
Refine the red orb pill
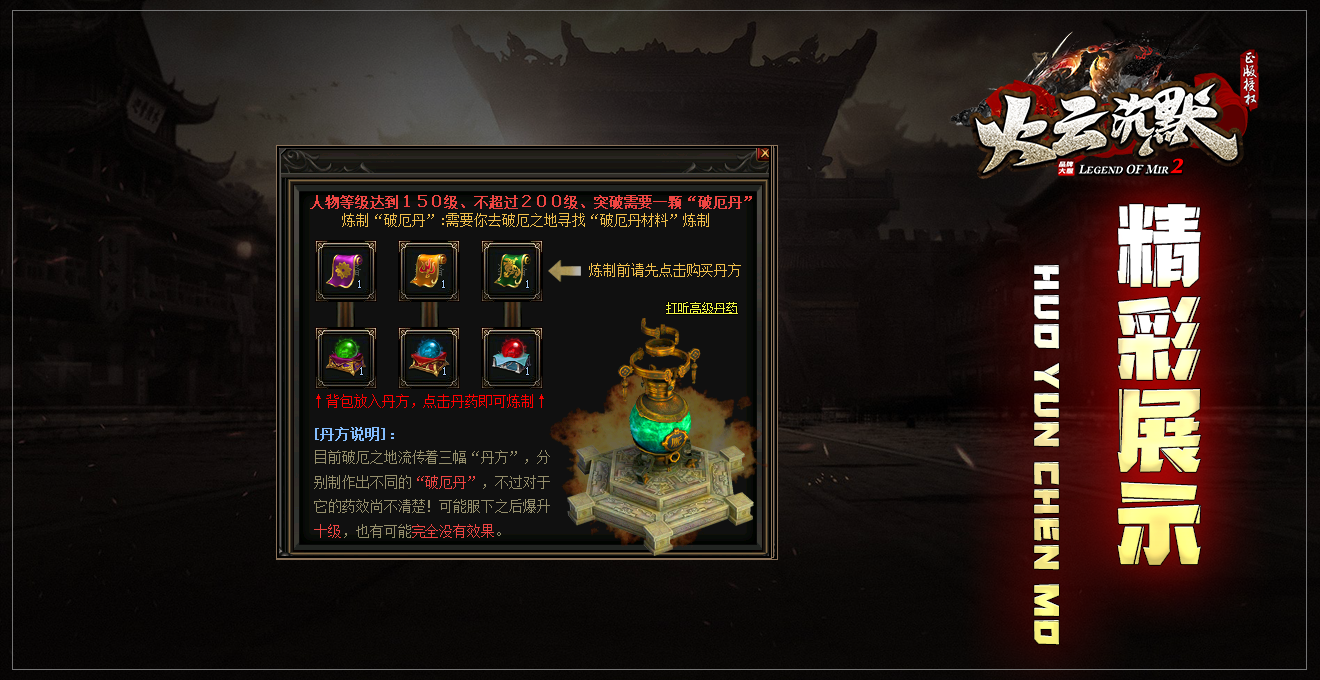[511, 357]
